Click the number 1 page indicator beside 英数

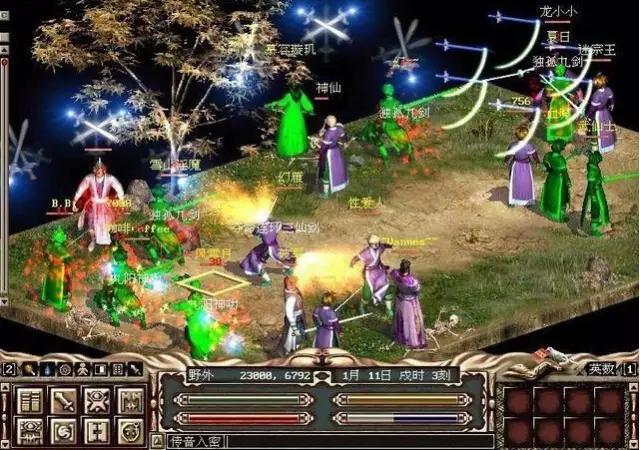630,368
